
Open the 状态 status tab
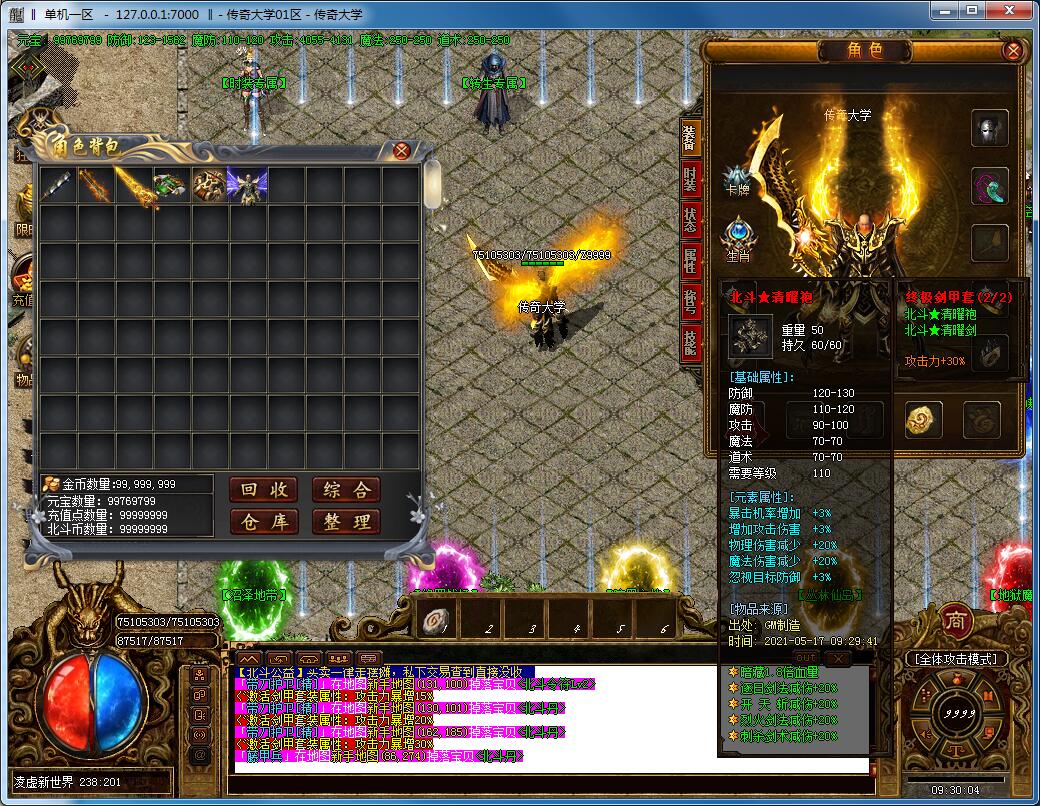tap(690, 222)
